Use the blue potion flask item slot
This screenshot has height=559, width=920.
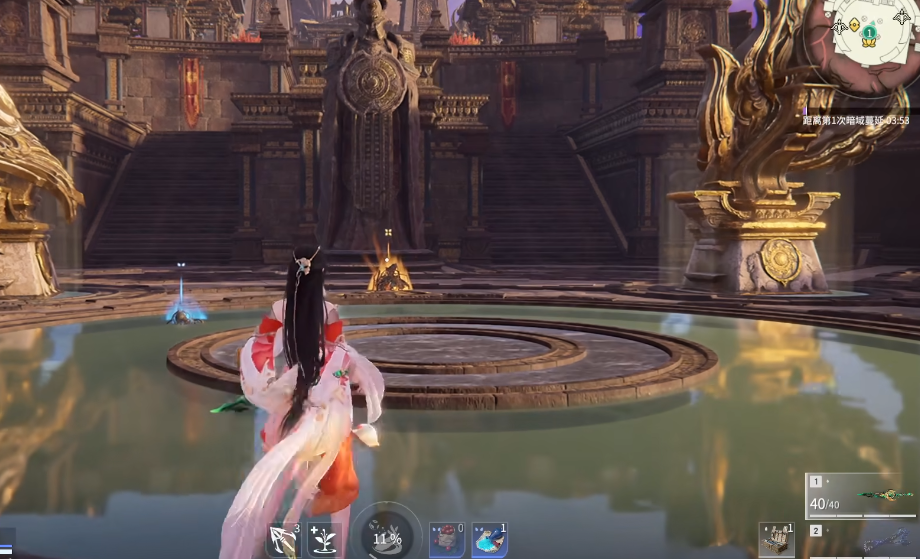[x=489, y=540]
